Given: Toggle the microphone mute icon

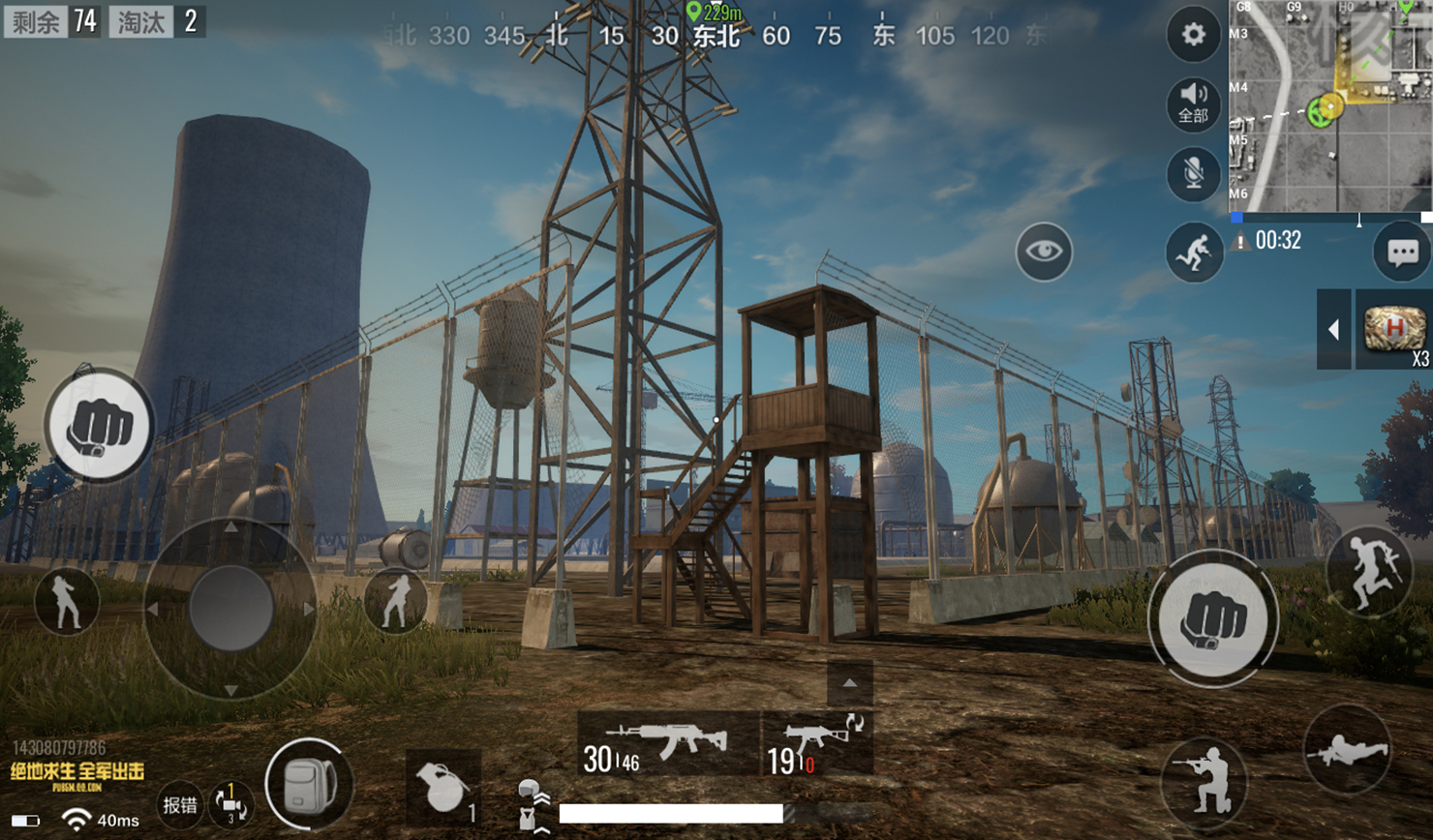Looking at the screenshot, I should pyautogui.click(x=1193, y=174).
